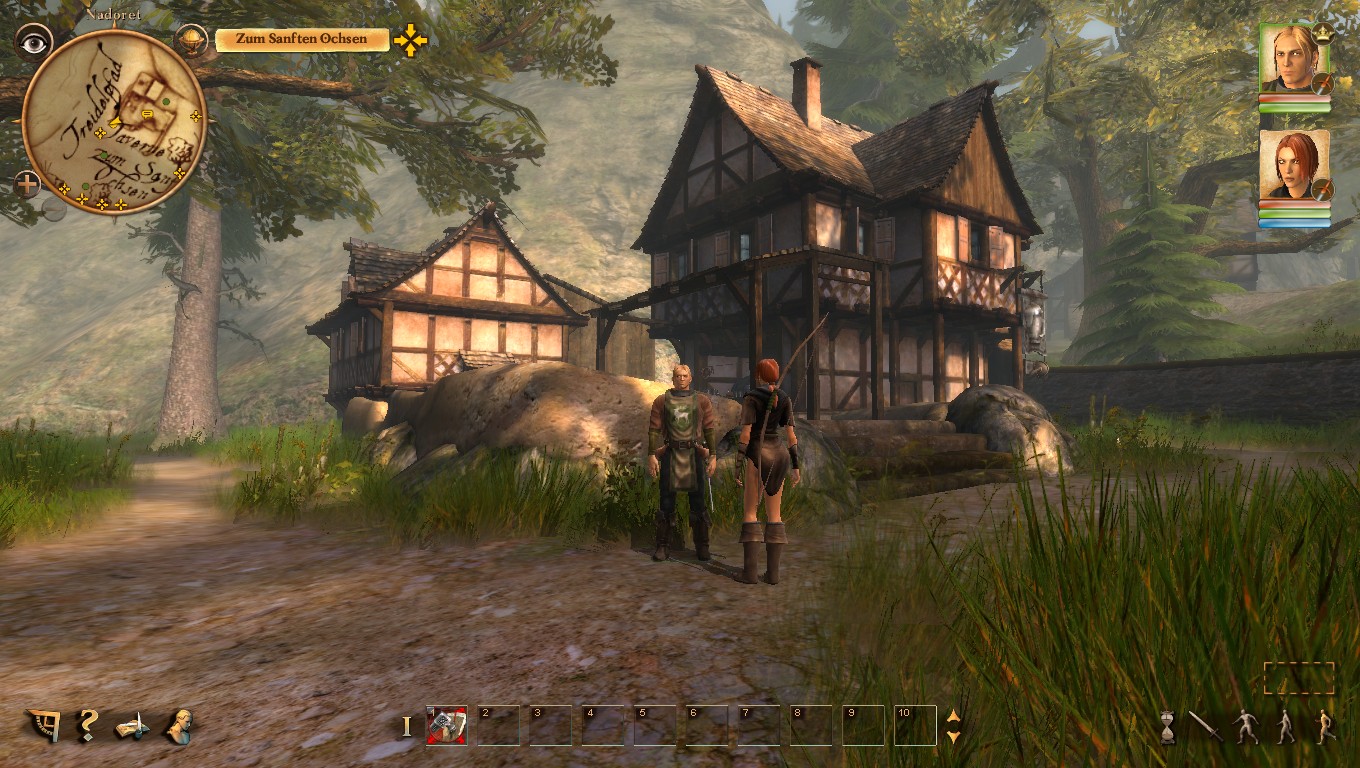Click the sword combat mode icon
This screenshot has width=1360, height=768.
pyautogui.click(x=1205, y=726)
